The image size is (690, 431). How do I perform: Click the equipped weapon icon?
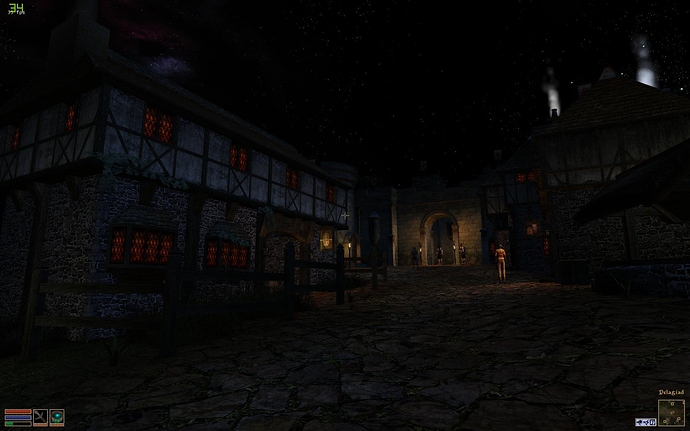coord(40,417)
